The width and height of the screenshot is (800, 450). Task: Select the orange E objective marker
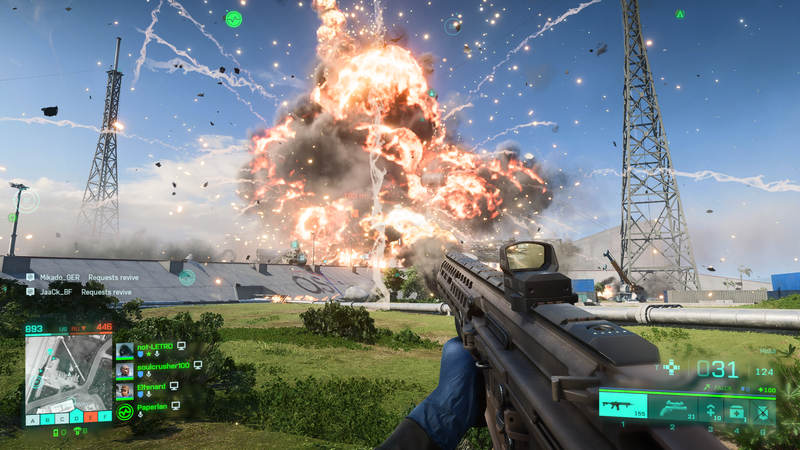tap(91, 418)
